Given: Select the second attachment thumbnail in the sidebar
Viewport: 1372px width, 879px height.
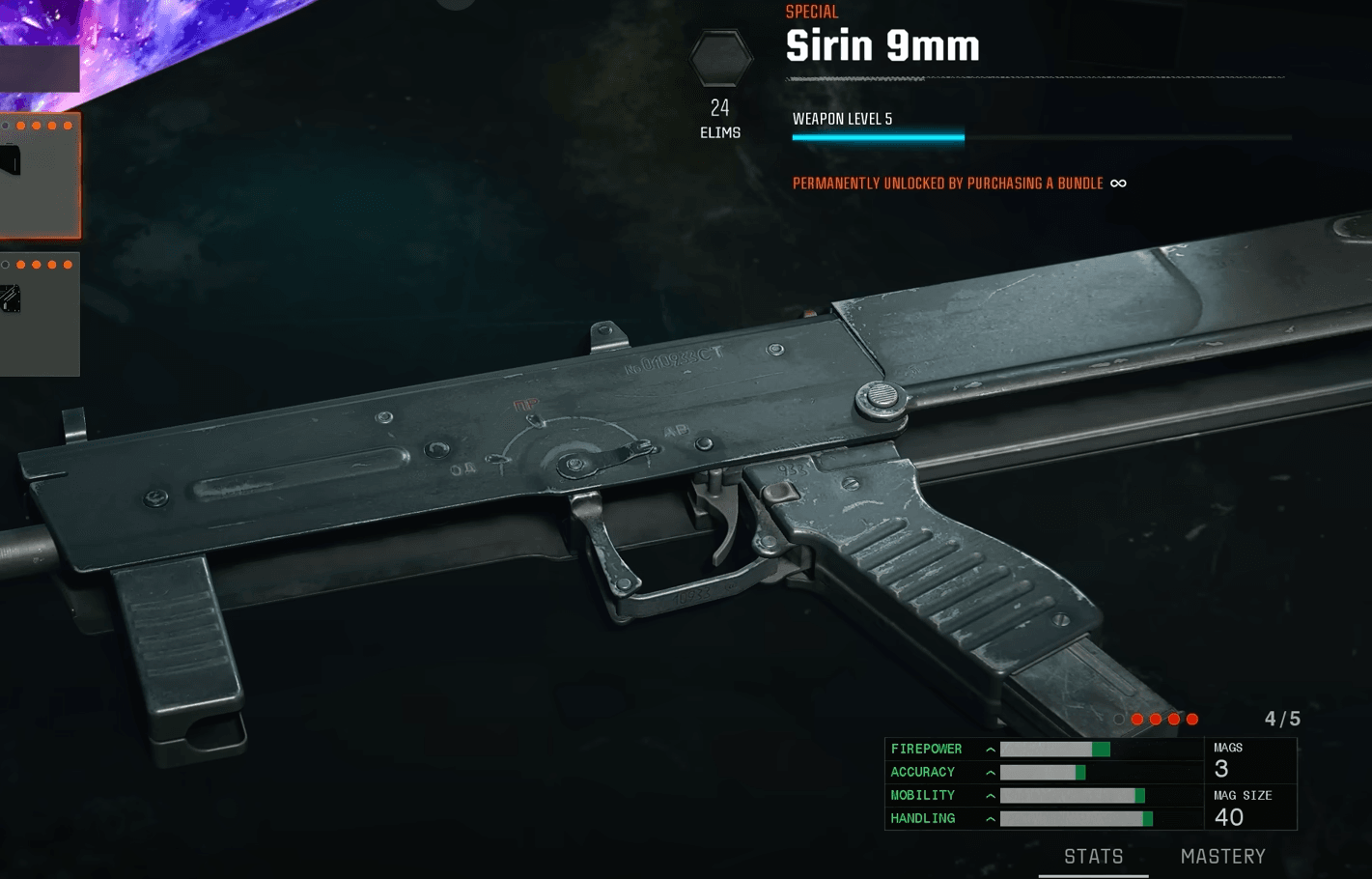Looking at the screenshot, I should coord(41,314).
